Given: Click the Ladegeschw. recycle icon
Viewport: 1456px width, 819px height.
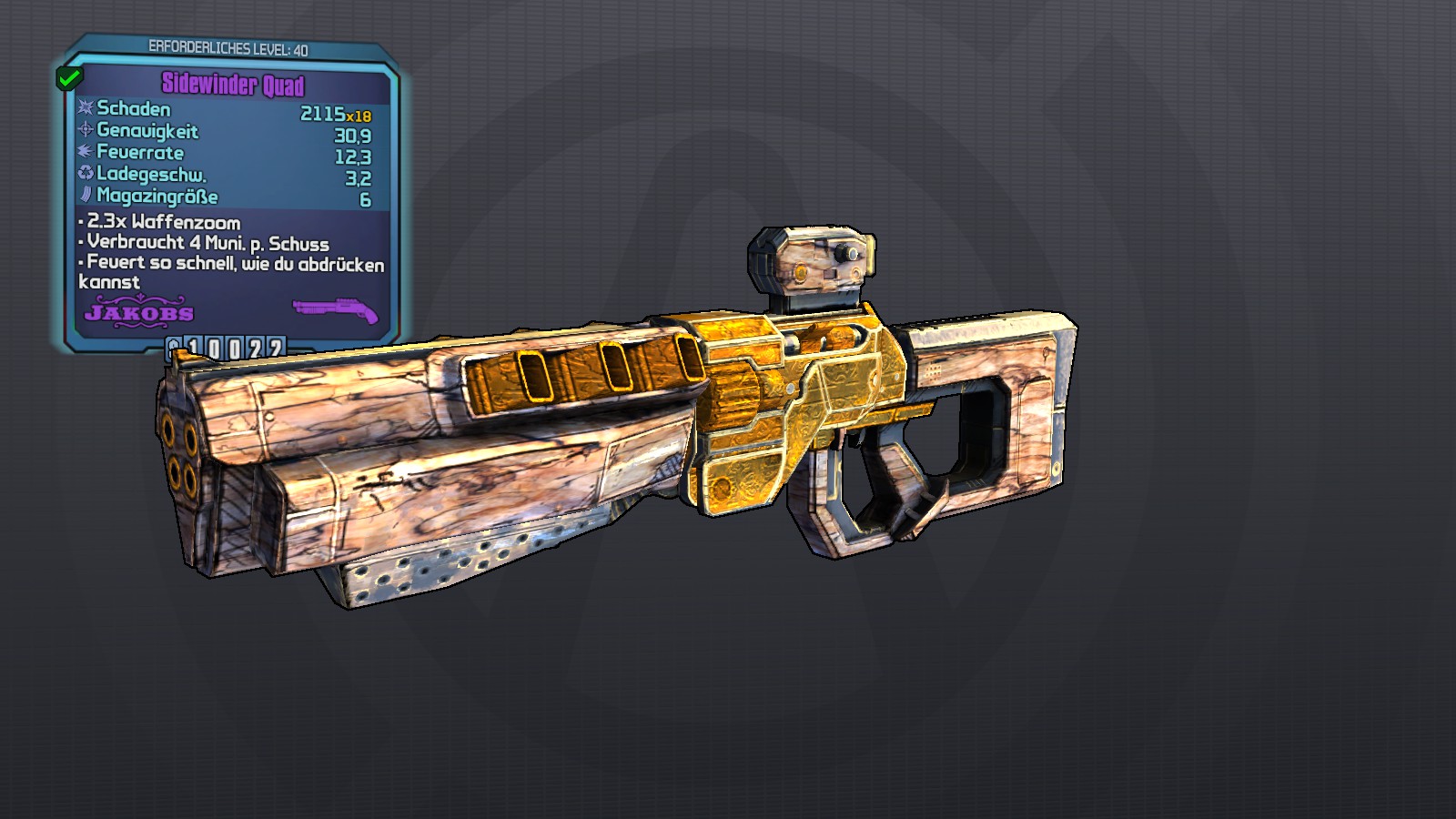Looking at the screenshot, I should point(86,174).
